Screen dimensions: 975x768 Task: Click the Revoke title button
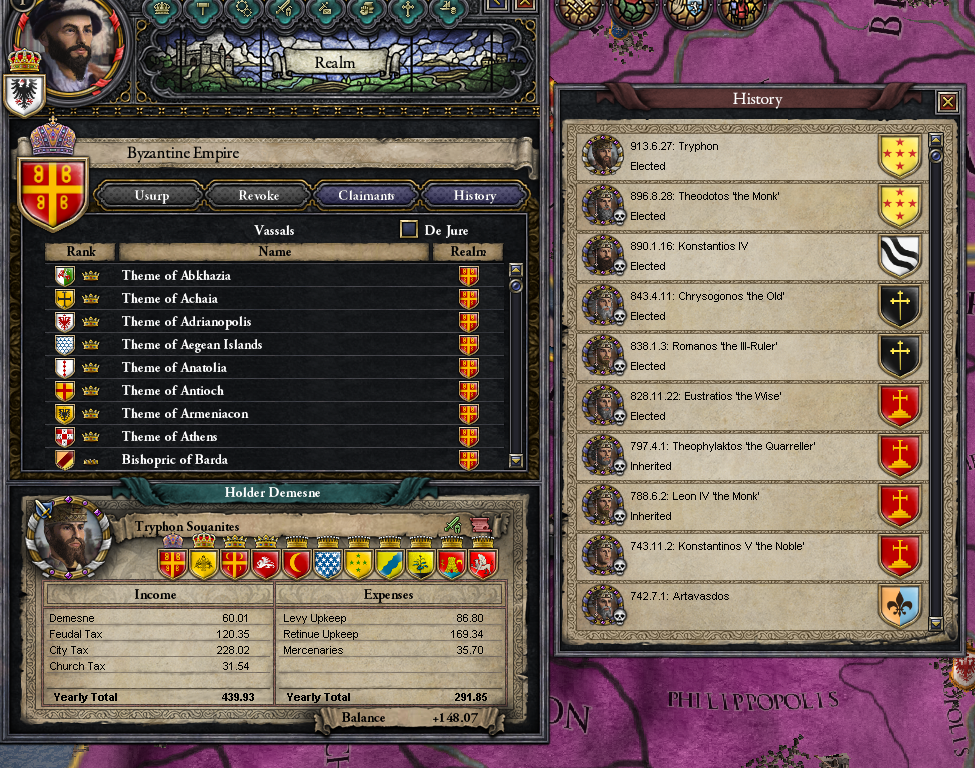pyautogui.click(x=258, y=196)
